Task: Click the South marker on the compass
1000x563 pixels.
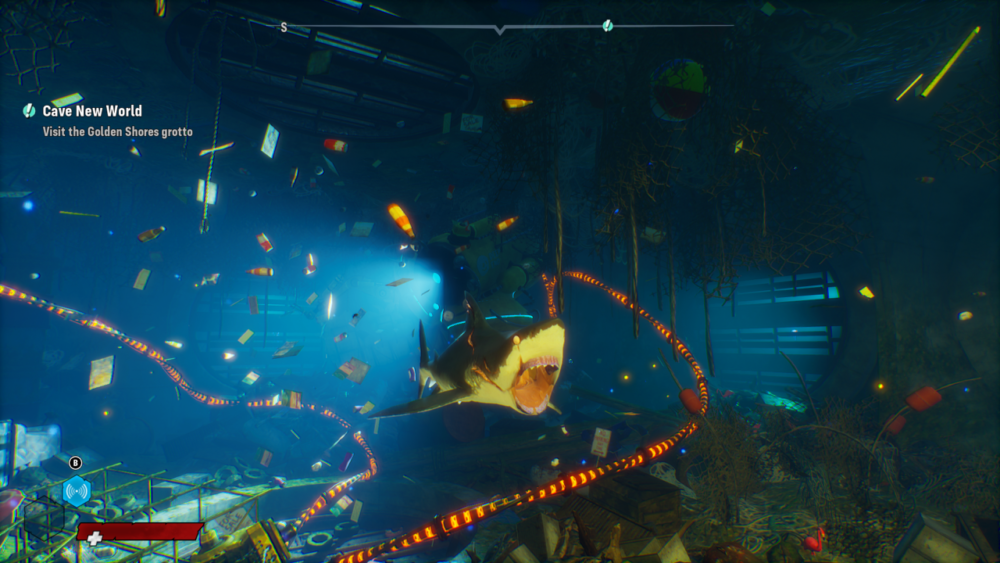Action: (283, 27)
